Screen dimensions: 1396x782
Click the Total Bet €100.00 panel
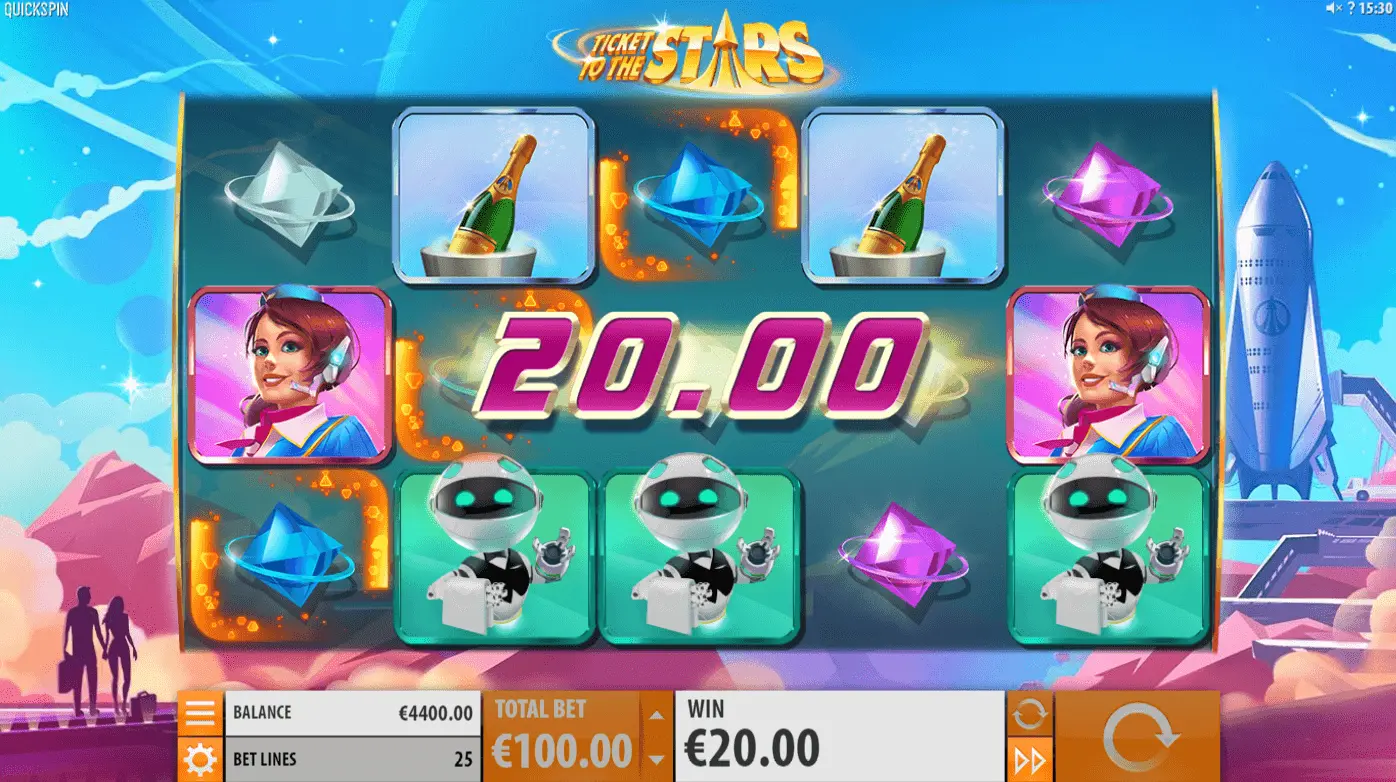coord(562,737)
